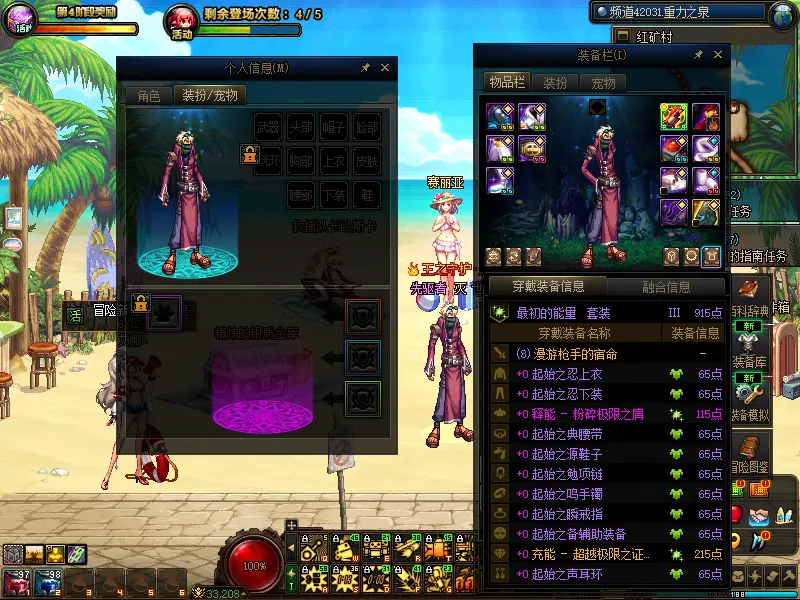Open the 宠物 pet tab in equipment window

(x=603, y=82)
